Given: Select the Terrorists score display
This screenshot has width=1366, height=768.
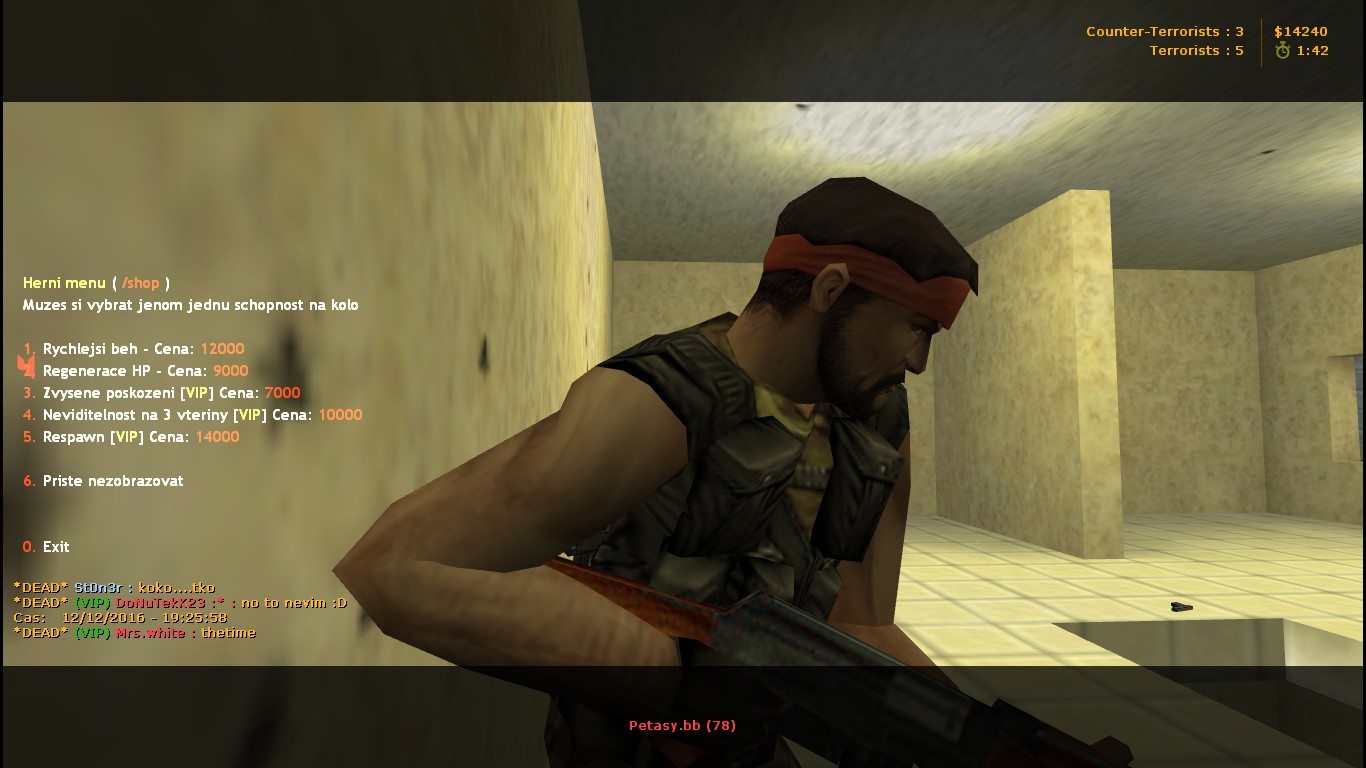Looking at the screenshot, I should pyautogui.click(x=1196, y=50).
